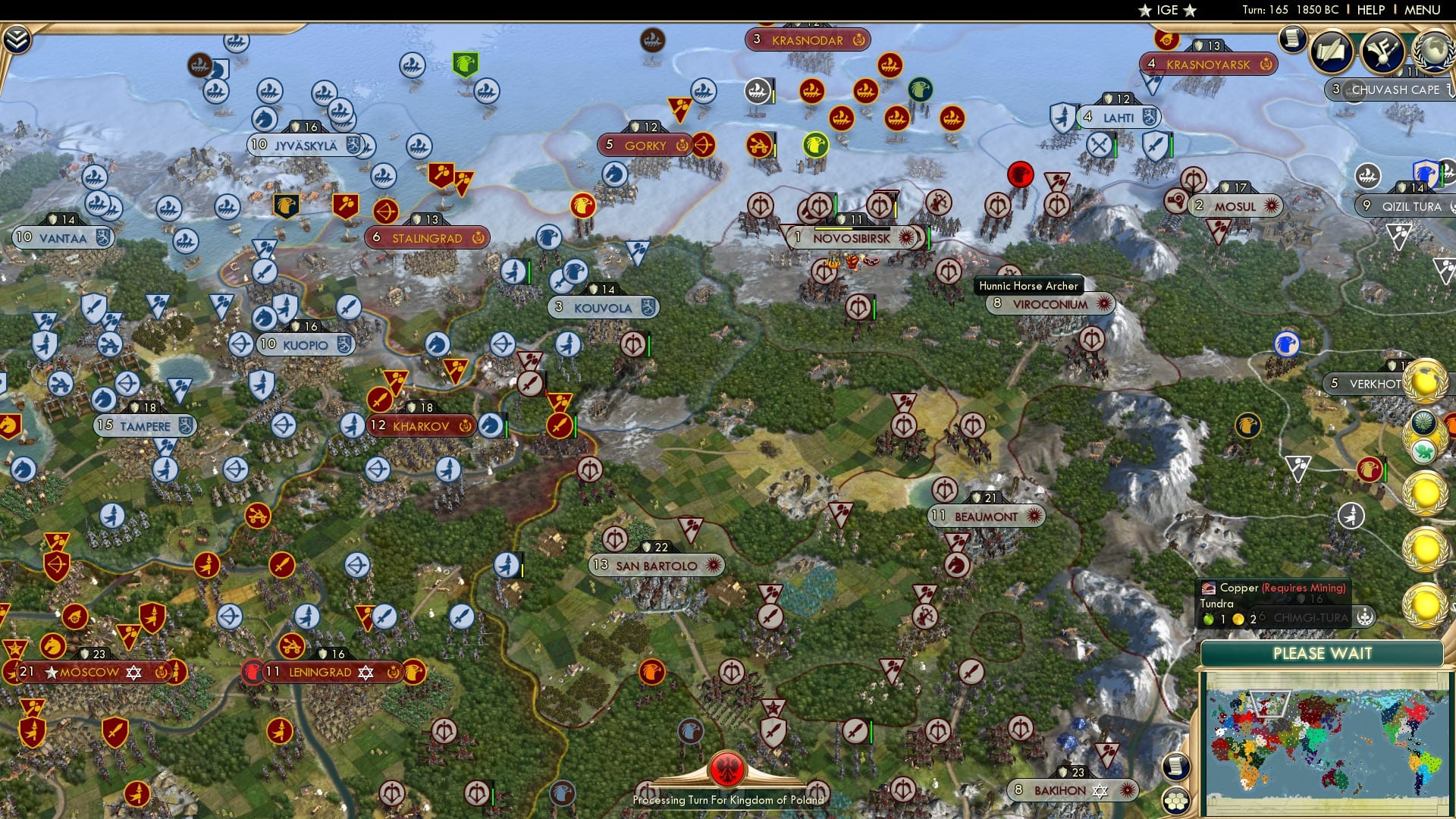Click the religion star icon on Moscow's banner
Screen dimensions: 1456x819
click(133, 671)
